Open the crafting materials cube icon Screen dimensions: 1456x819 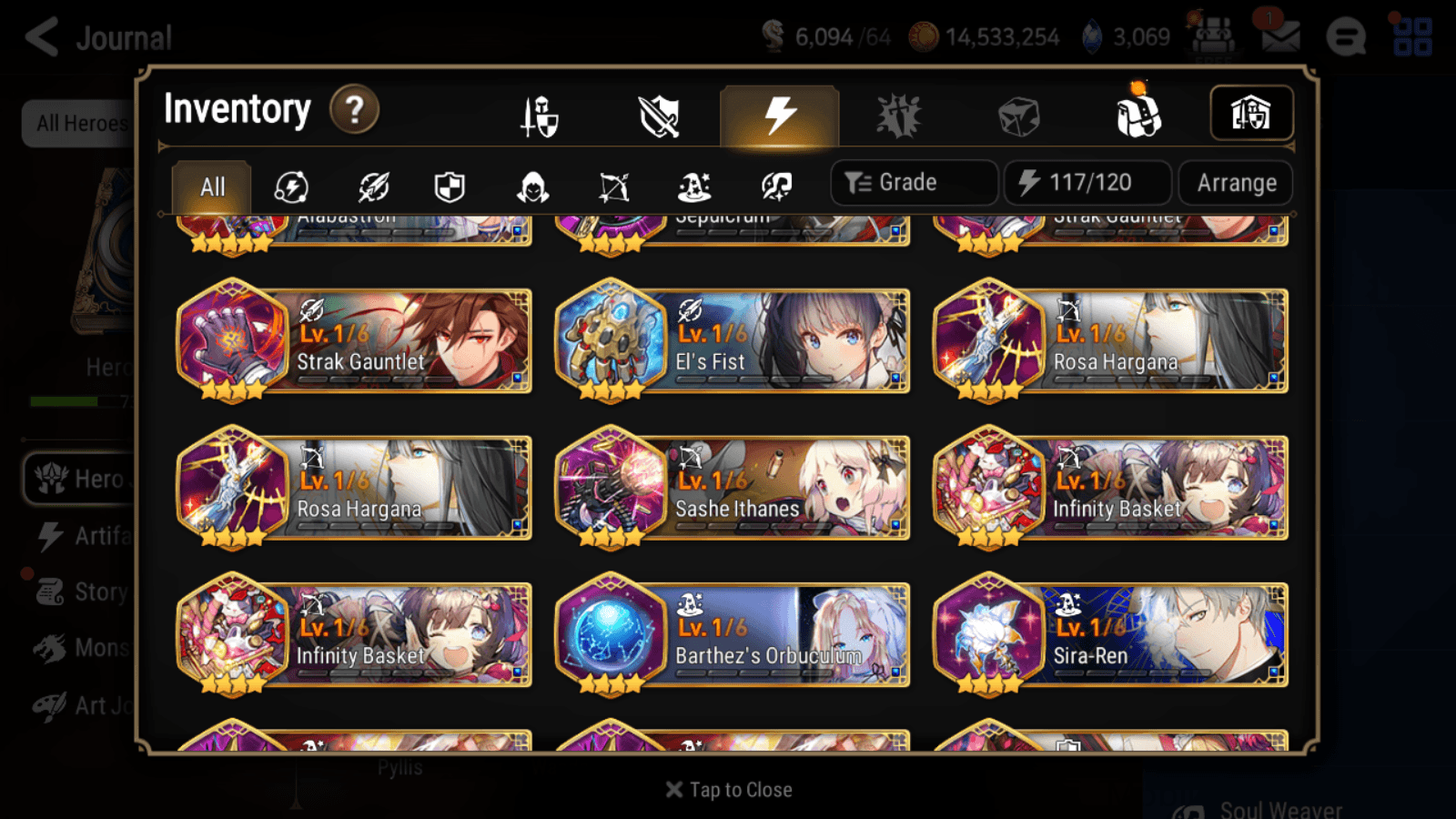(x=1019, y=113)
